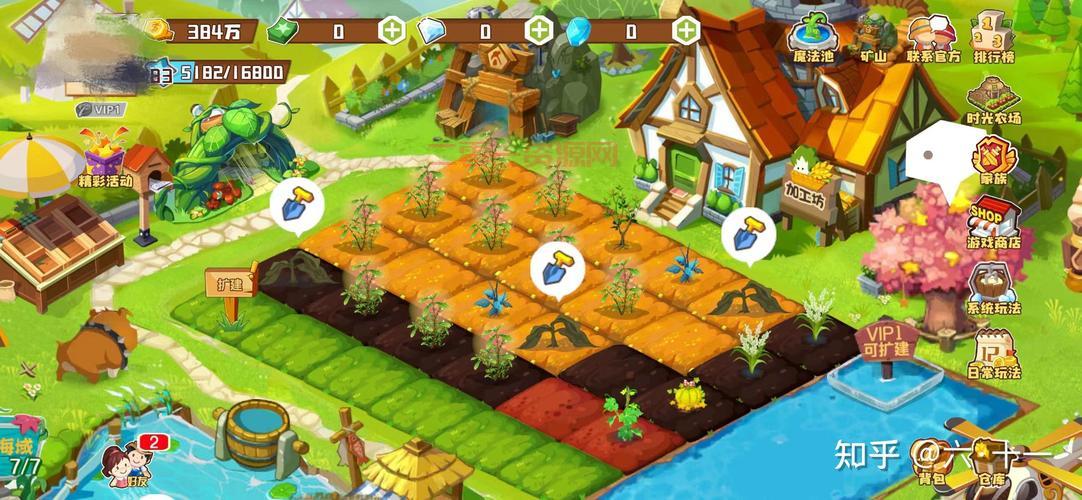
Task: Click the 扩建 expand signpost
Action: (x=229, y=283)
